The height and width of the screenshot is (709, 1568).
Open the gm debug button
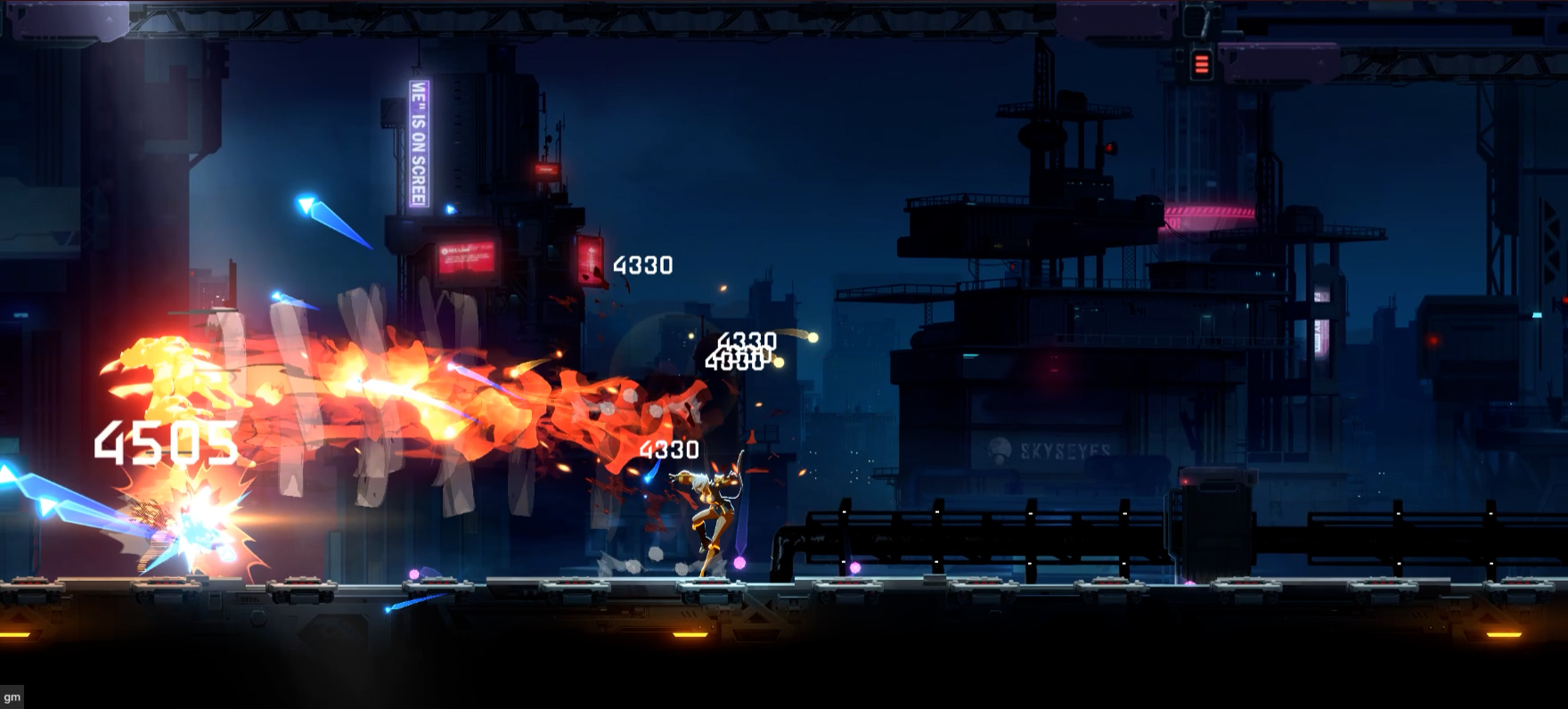click(12, 697)
